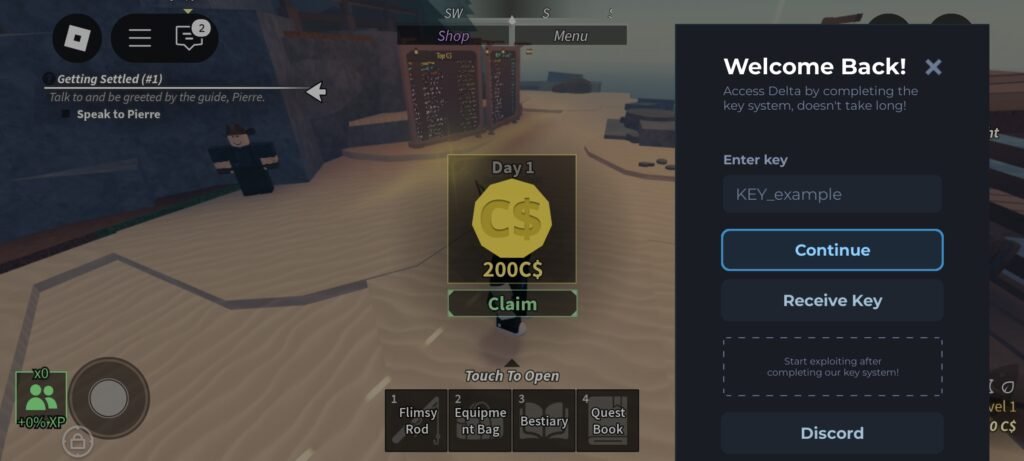Image resolution: width=1024 pixels, height=461 pixels.
Task: Tap the Receive Key button
Action: [832, 300]
